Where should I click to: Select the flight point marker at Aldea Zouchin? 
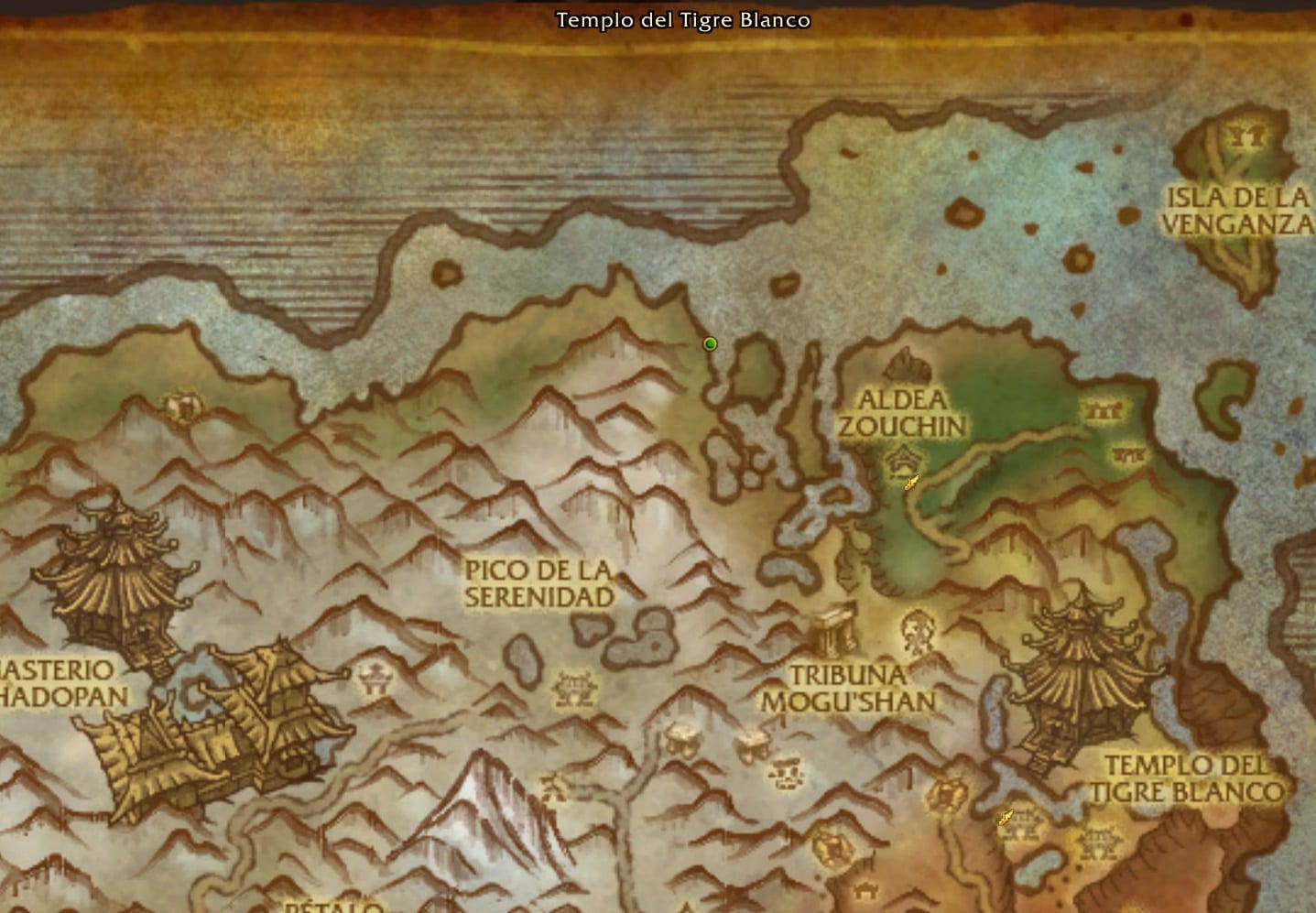point(910,483)
